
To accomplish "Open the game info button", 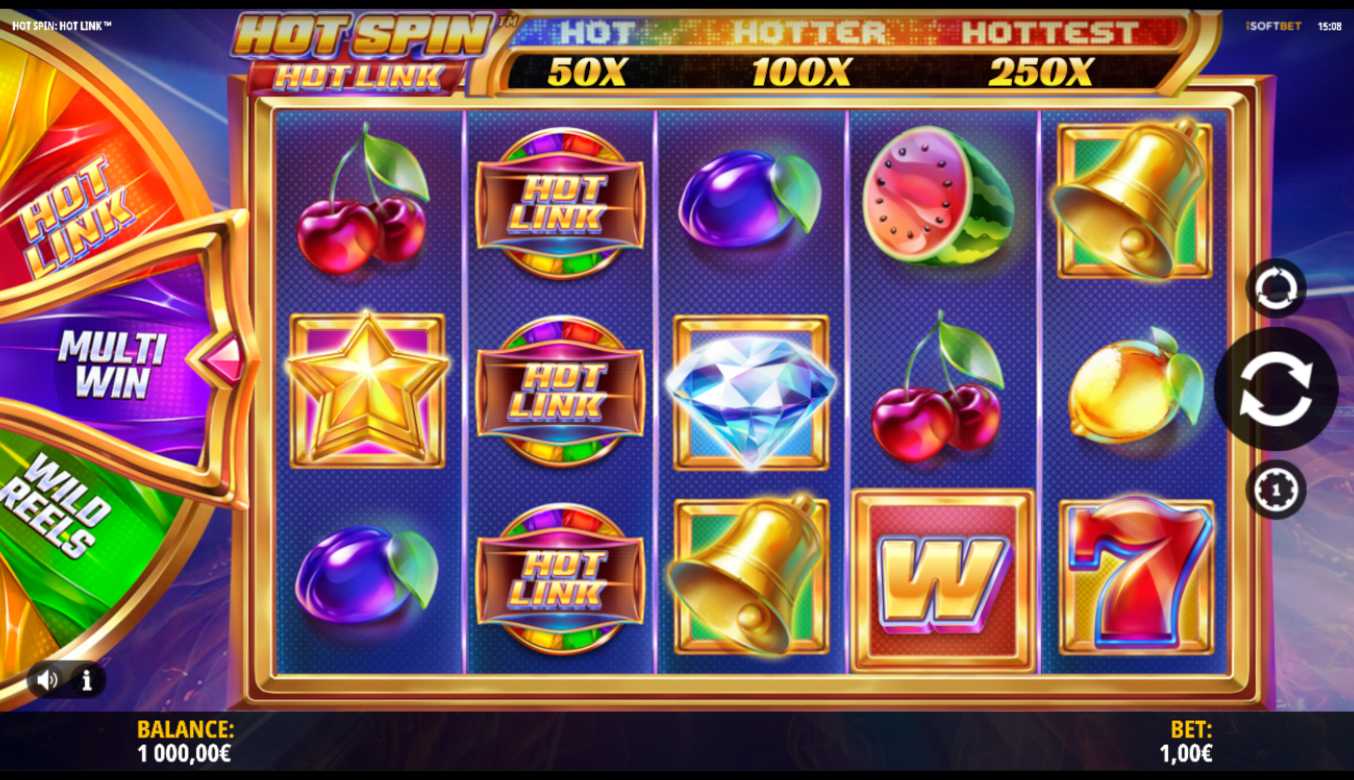I will pyautogui.click(x=87, y=681).
